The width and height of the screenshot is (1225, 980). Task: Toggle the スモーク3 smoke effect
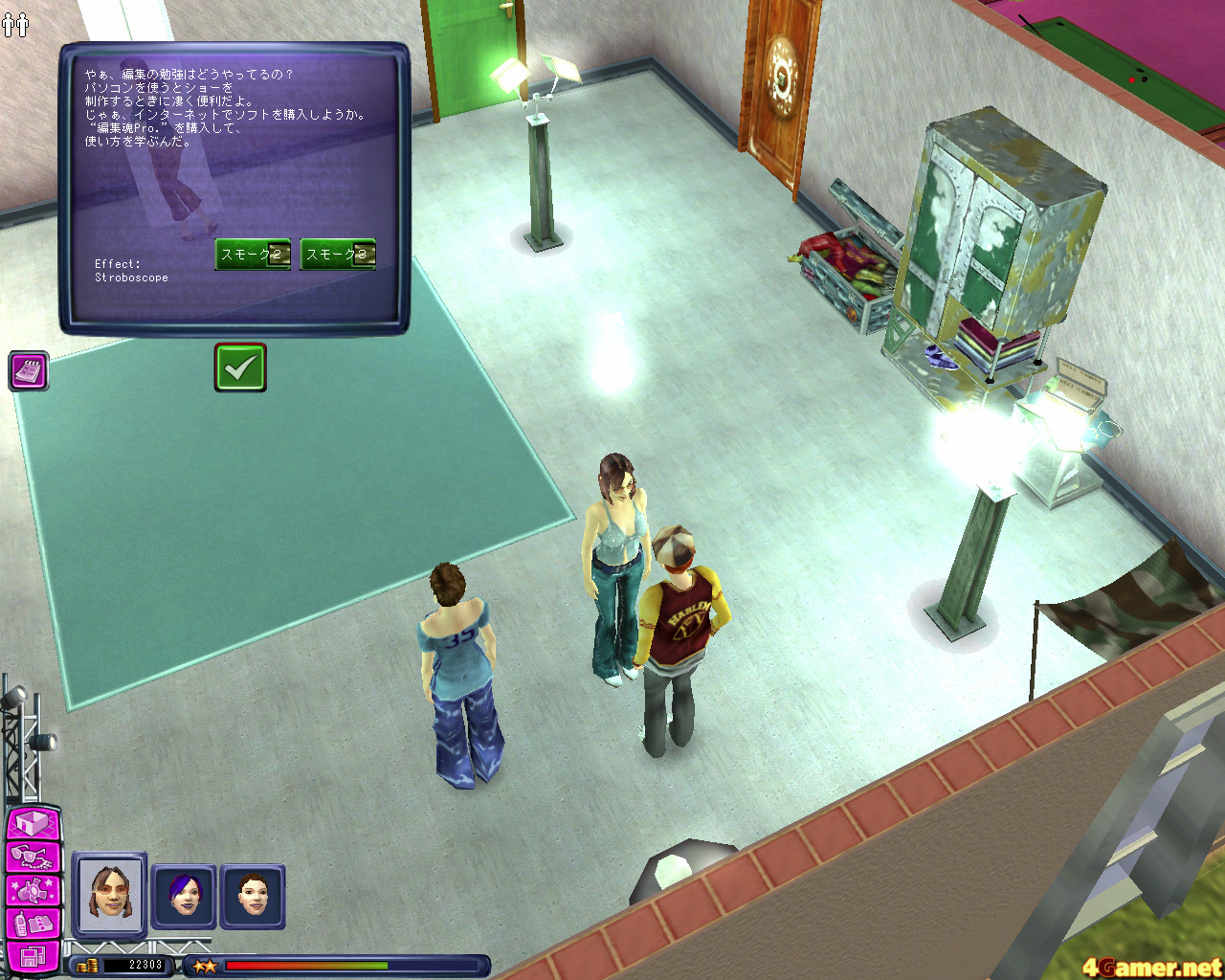pyautogui.click(x=337, y=255)
